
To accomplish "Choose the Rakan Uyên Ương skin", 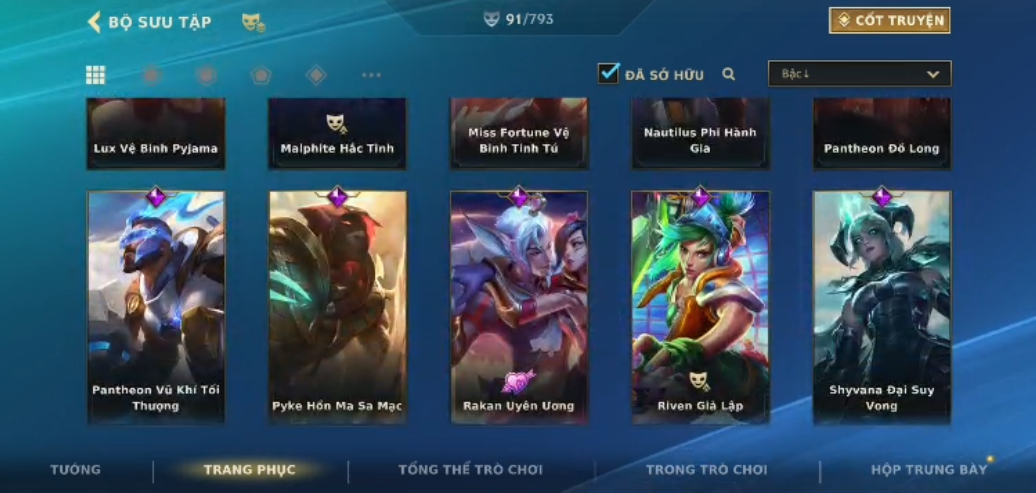I will pos(519,307).
